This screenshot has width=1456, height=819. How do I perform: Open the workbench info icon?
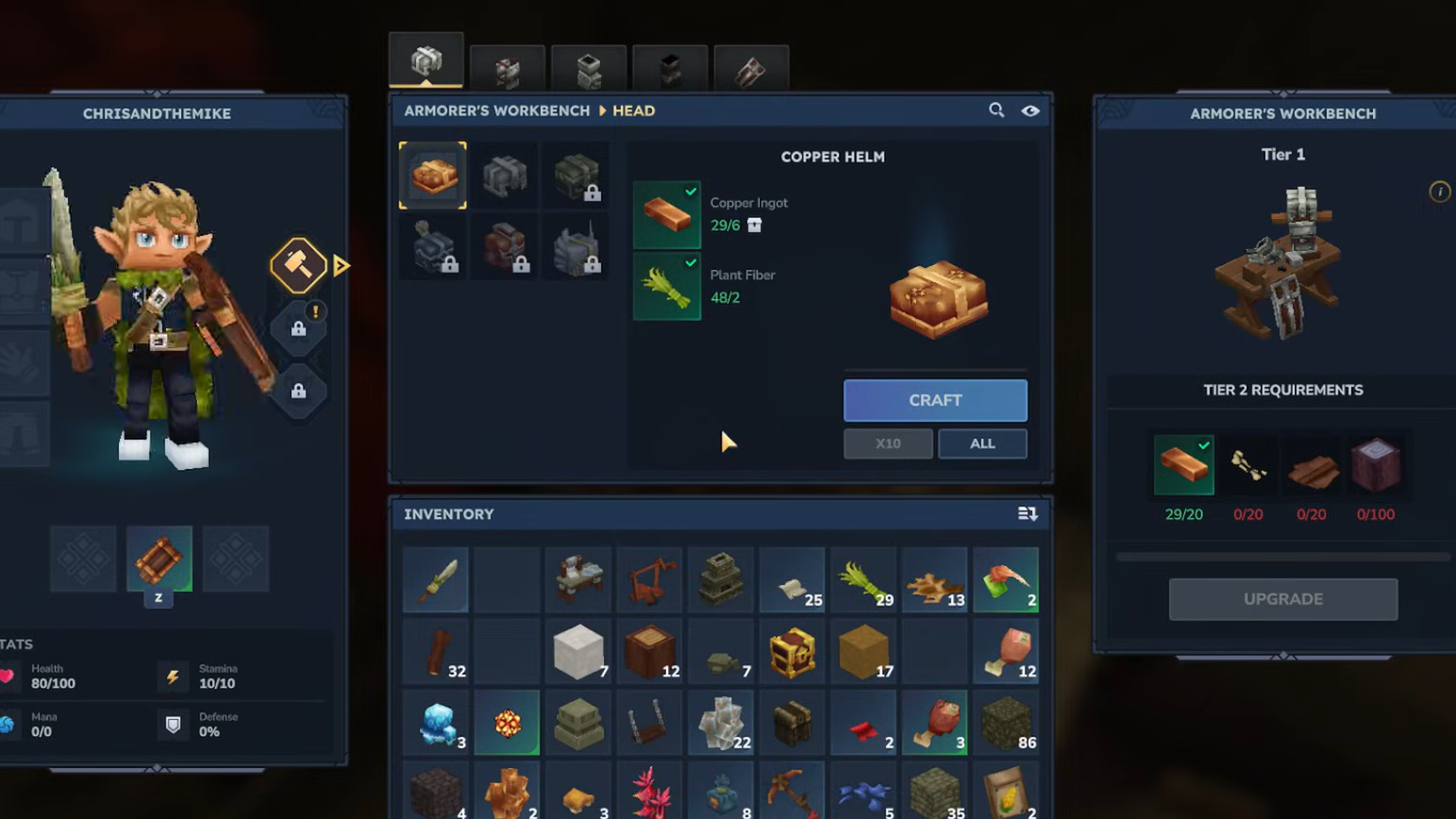[1439, 192]
